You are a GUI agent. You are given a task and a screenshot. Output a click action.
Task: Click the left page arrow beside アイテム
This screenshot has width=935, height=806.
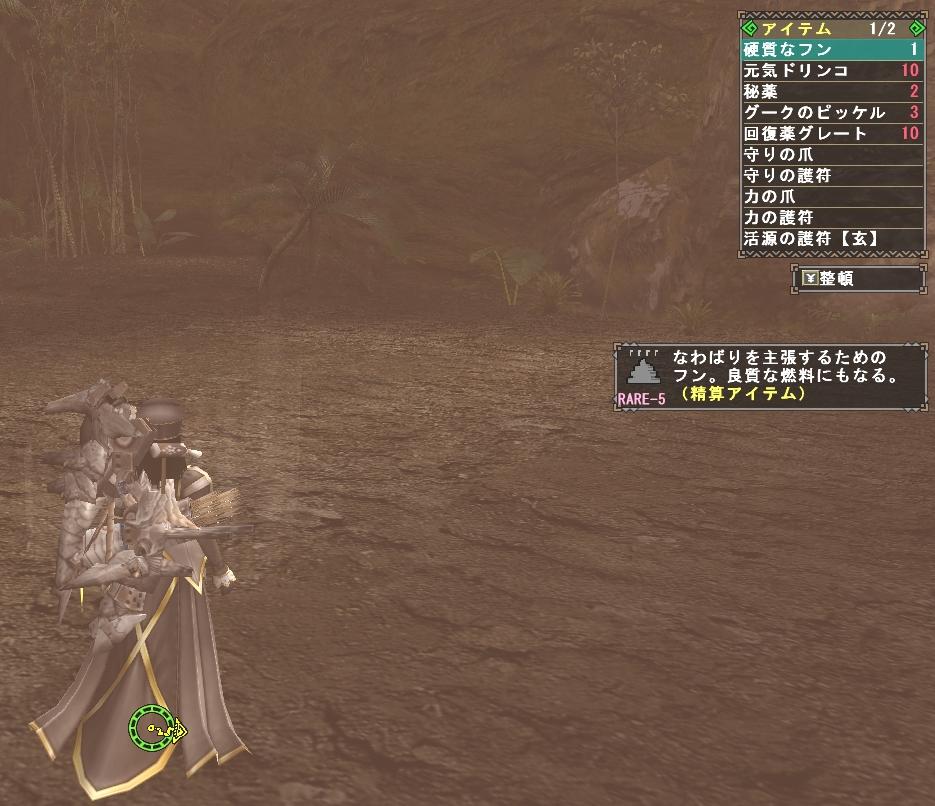(749, 28)
